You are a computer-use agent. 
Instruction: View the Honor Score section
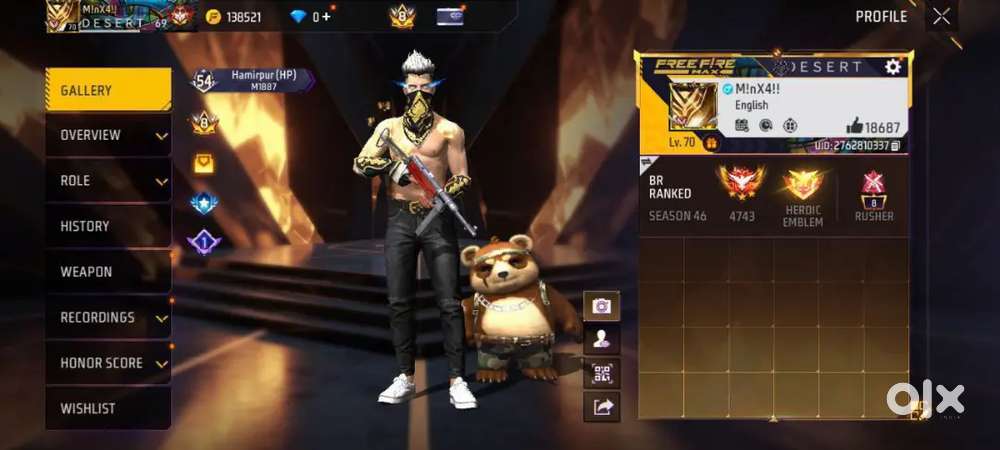pyautogui.click(x=107, y=363)
